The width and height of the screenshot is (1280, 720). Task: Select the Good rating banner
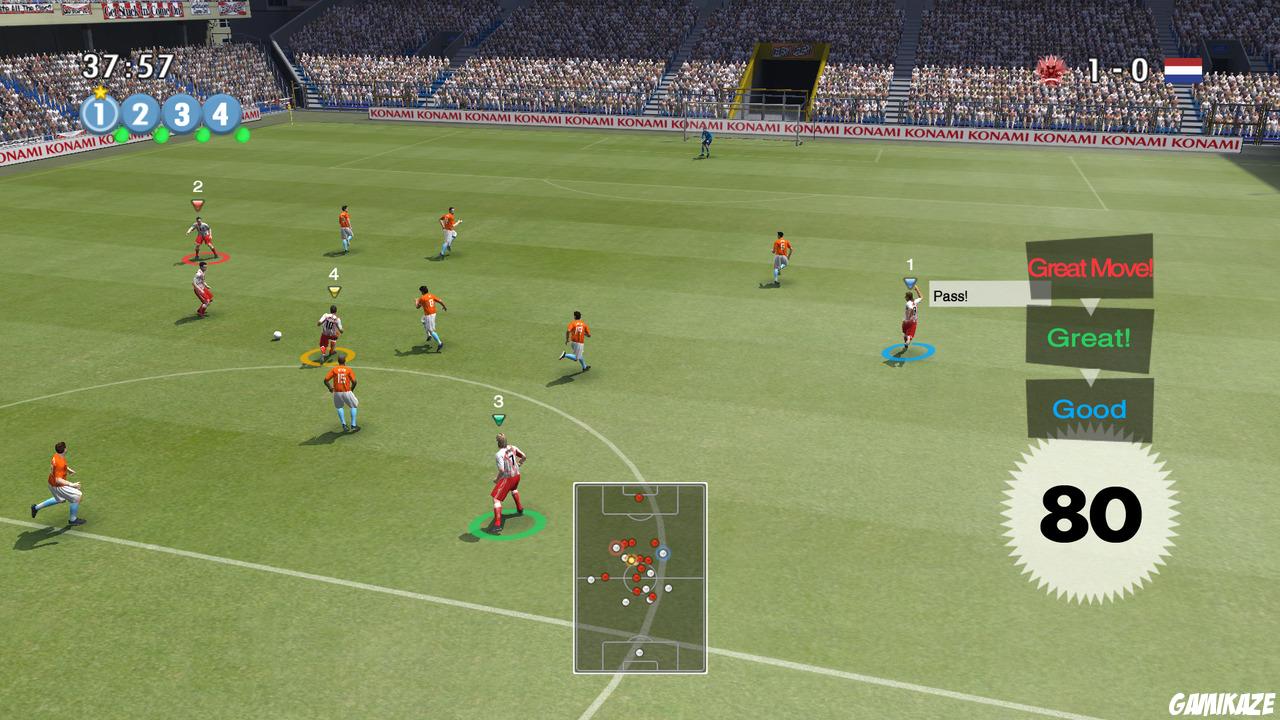coord(1090,408)
